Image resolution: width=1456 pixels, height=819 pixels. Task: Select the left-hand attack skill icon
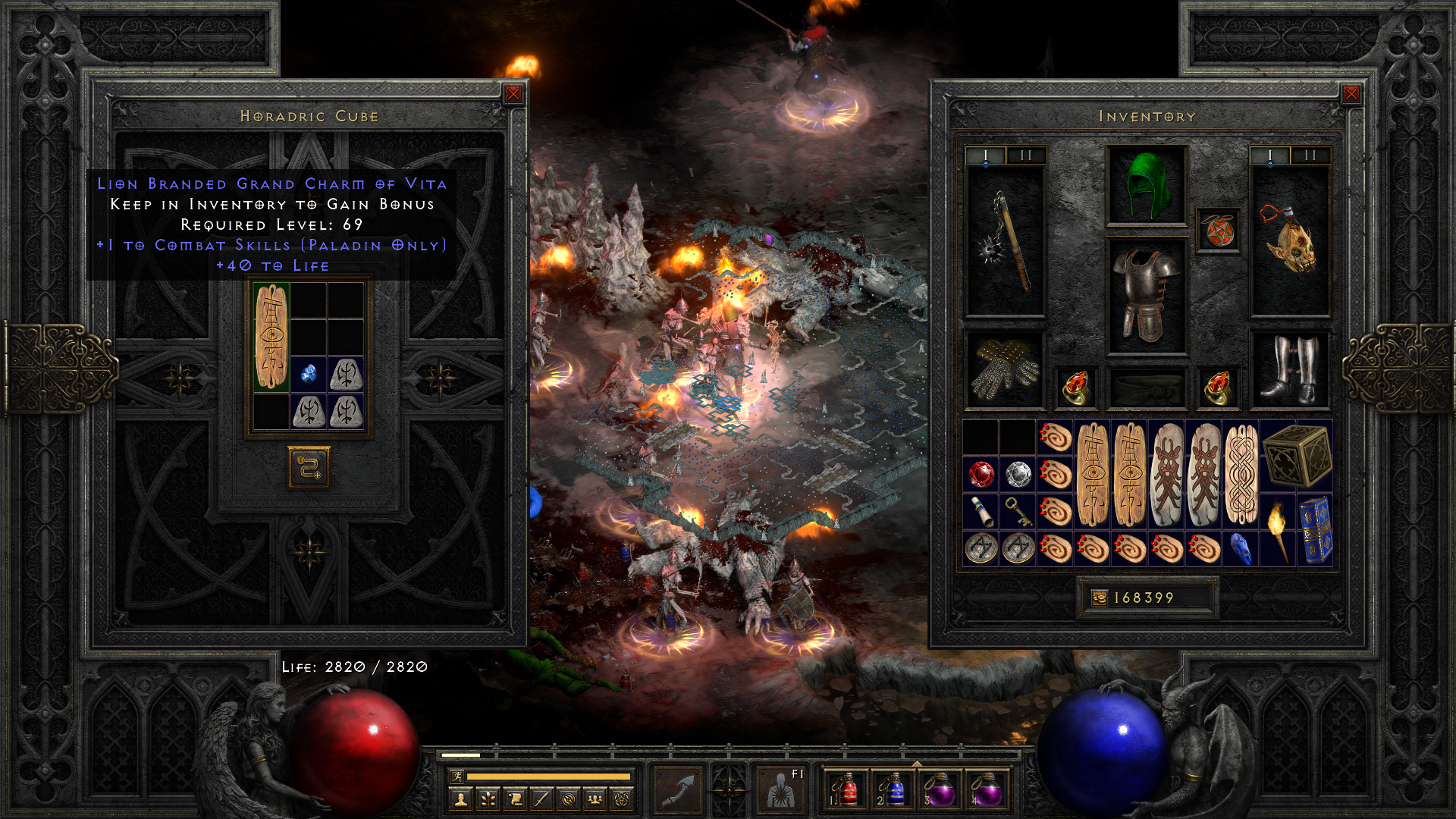tap(677, 791)
